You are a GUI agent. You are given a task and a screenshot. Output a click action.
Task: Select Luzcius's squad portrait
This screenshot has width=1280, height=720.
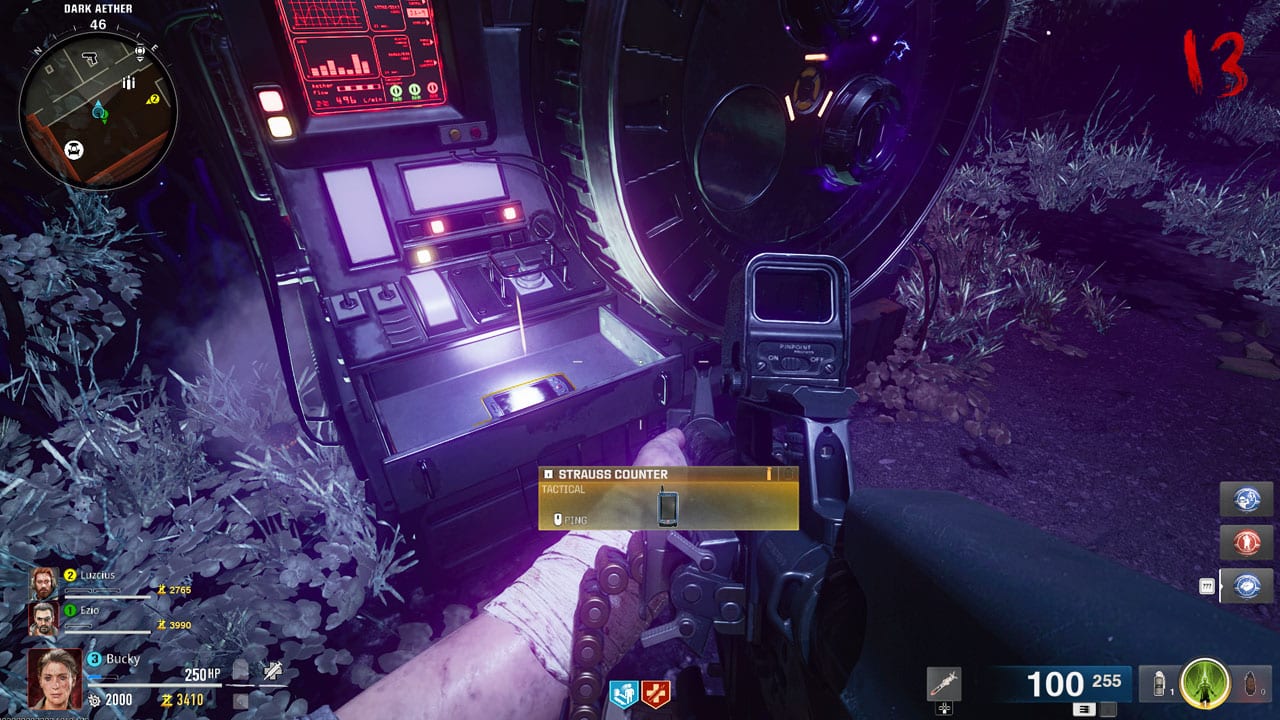44,583
